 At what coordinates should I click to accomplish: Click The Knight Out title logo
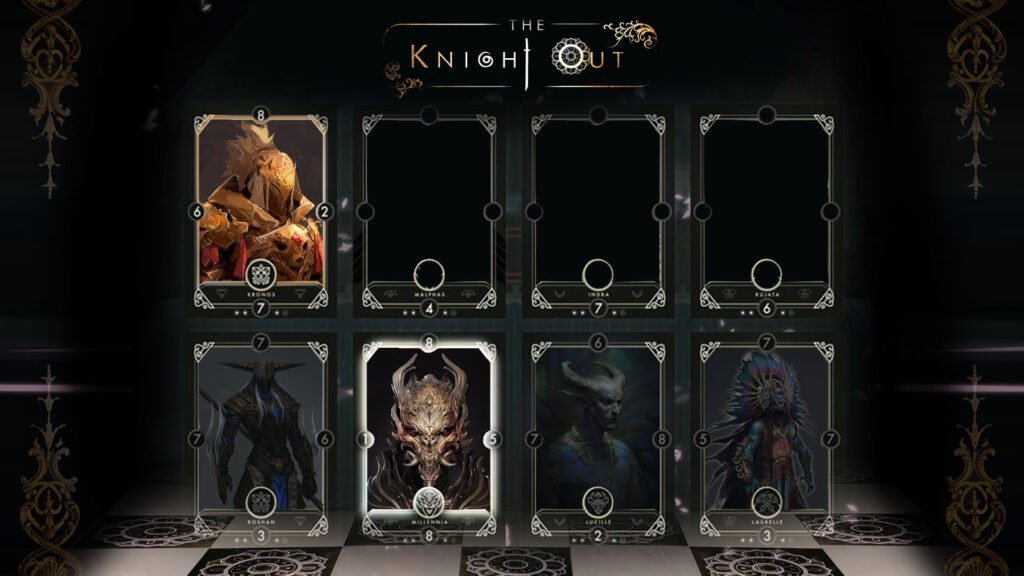520,56
